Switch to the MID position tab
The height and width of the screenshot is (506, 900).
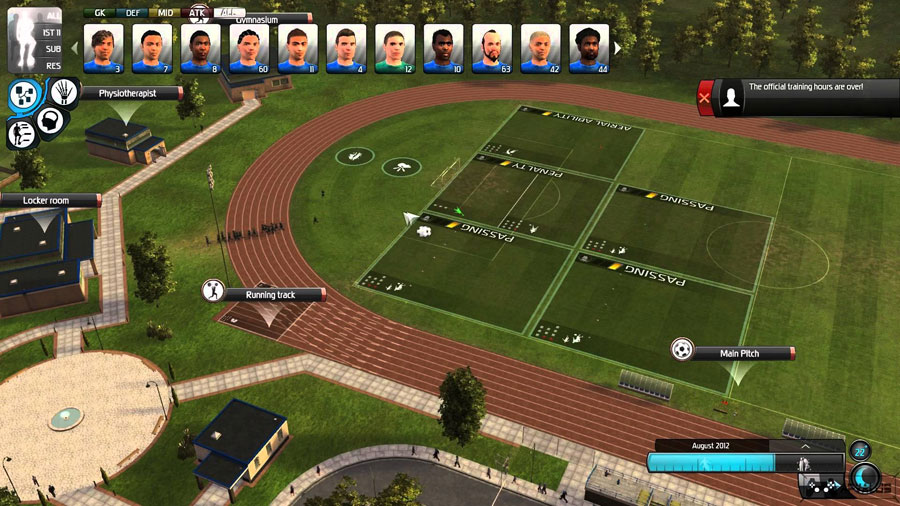coord(165,13)
